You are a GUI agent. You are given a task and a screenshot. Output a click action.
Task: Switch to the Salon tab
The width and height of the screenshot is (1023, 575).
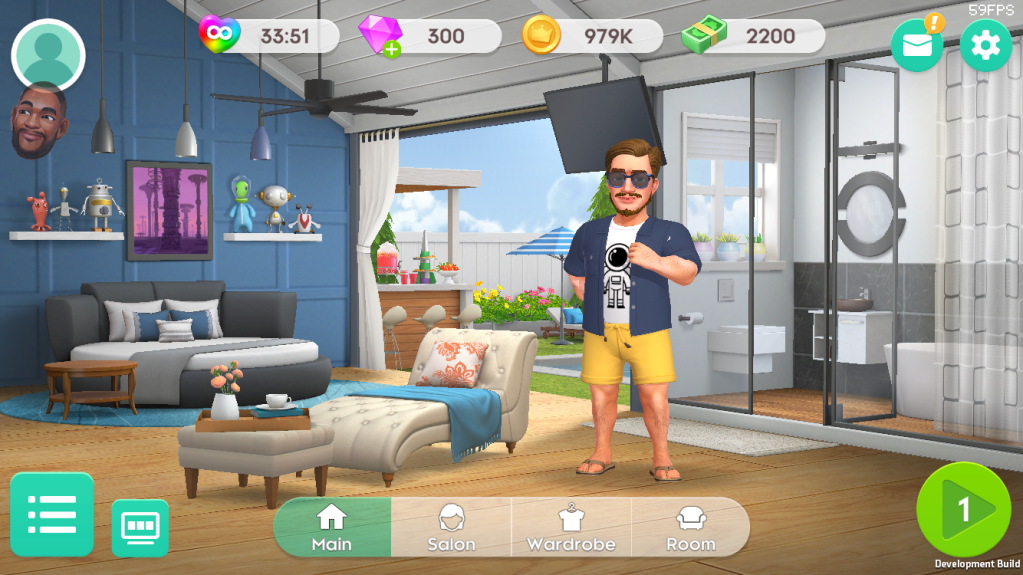451,527
